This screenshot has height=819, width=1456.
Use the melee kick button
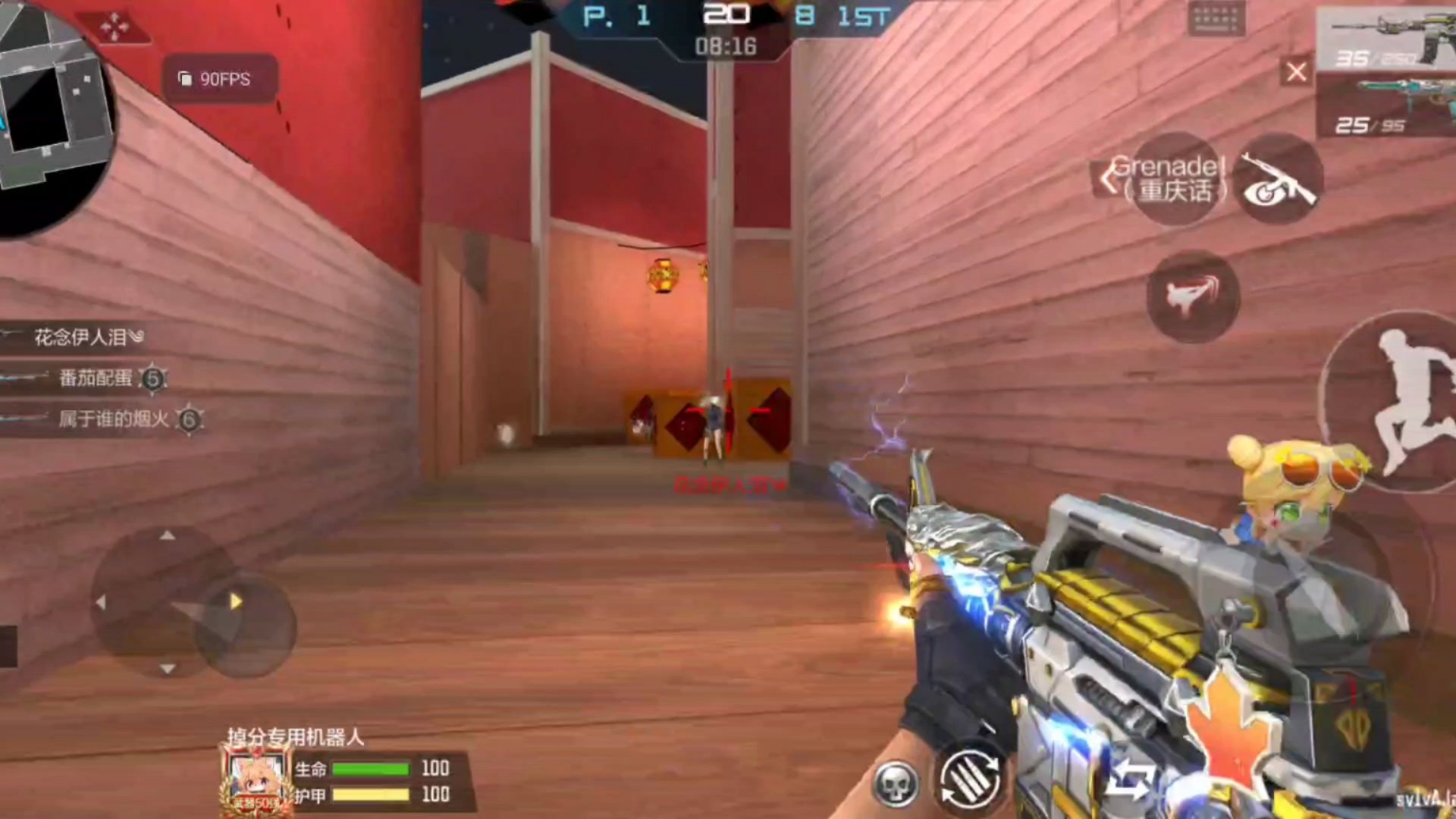(1193, 296)
